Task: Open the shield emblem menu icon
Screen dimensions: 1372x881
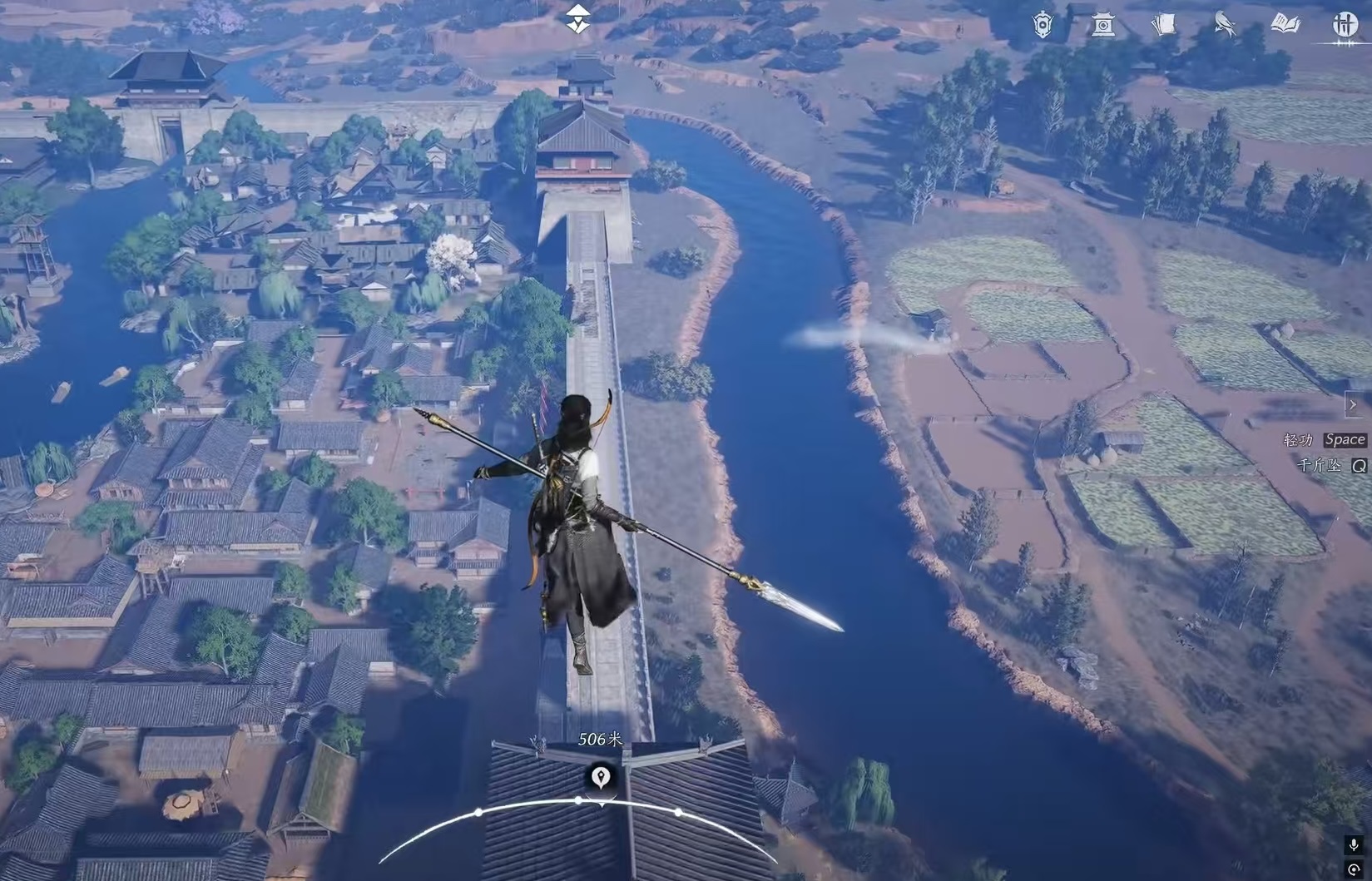Action: 1043,25
